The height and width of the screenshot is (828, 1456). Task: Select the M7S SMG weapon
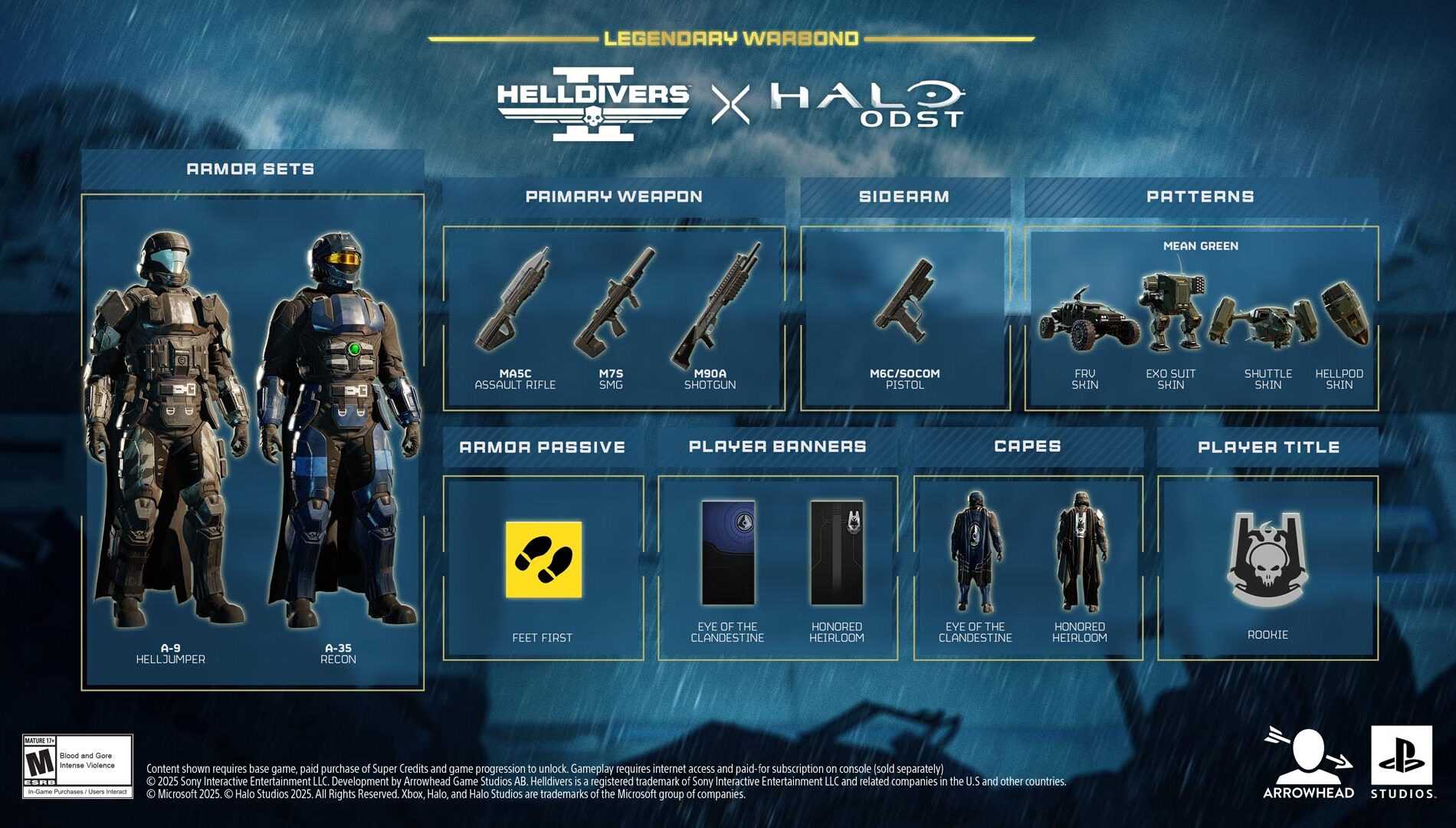click(x=612, y=303)
